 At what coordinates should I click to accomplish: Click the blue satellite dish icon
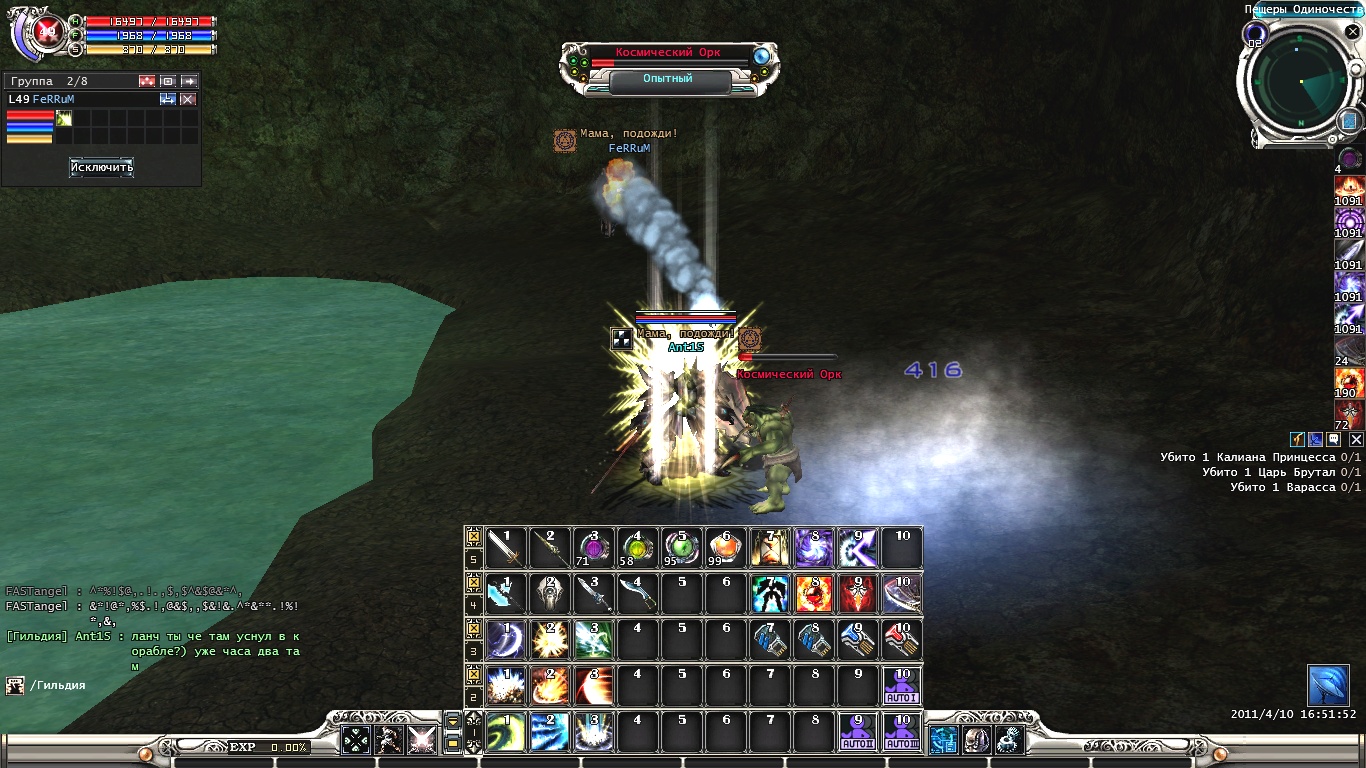pos(1328,685)
